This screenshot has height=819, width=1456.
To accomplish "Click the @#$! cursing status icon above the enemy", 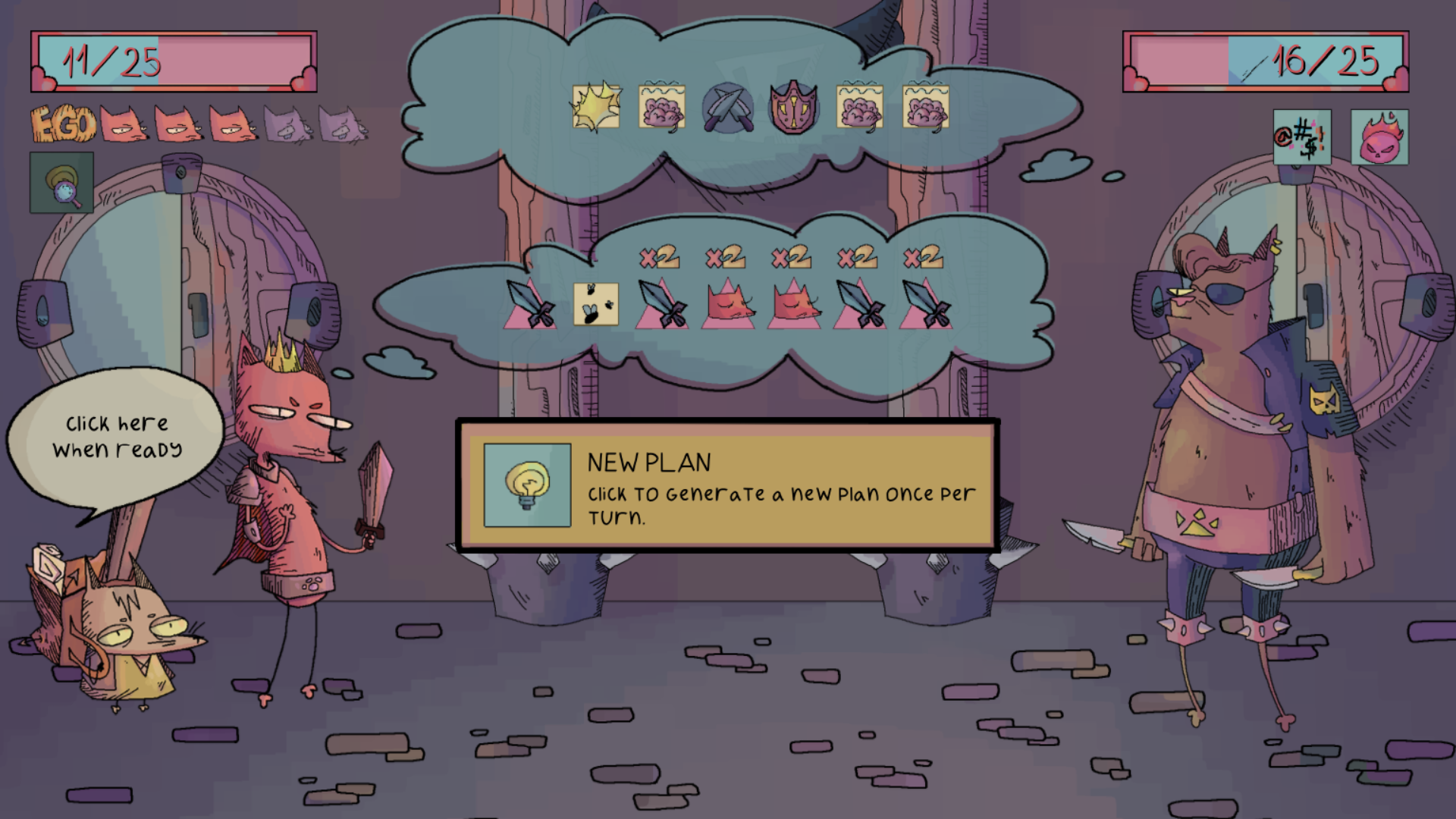I will tap(1301, 138).
